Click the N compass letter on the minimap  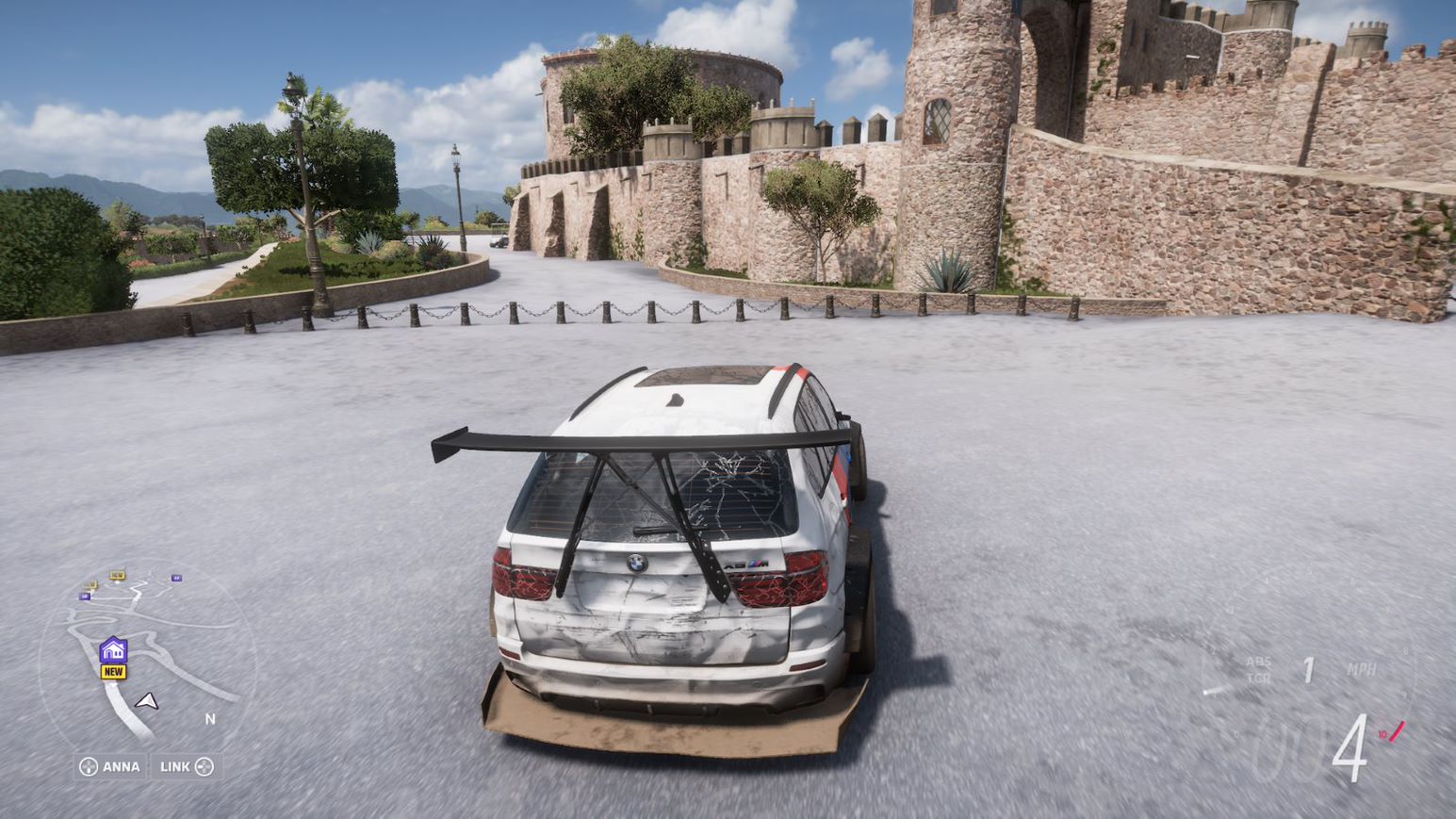[x=211, y=718]
